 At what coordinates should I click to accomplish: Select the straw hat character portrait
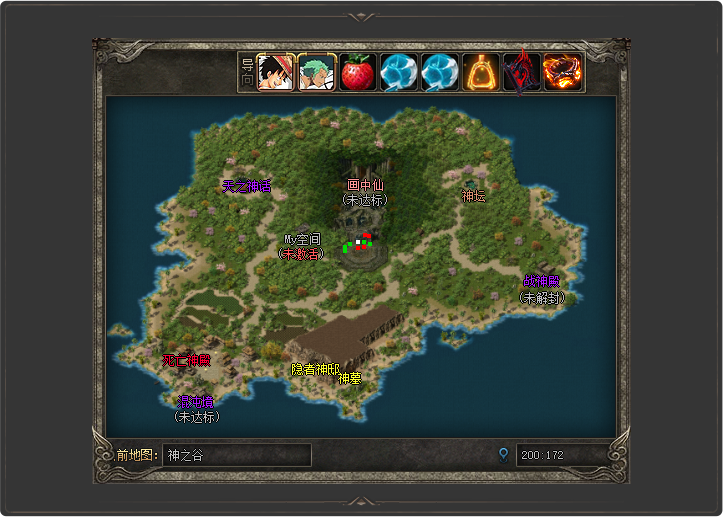[276, 72]
